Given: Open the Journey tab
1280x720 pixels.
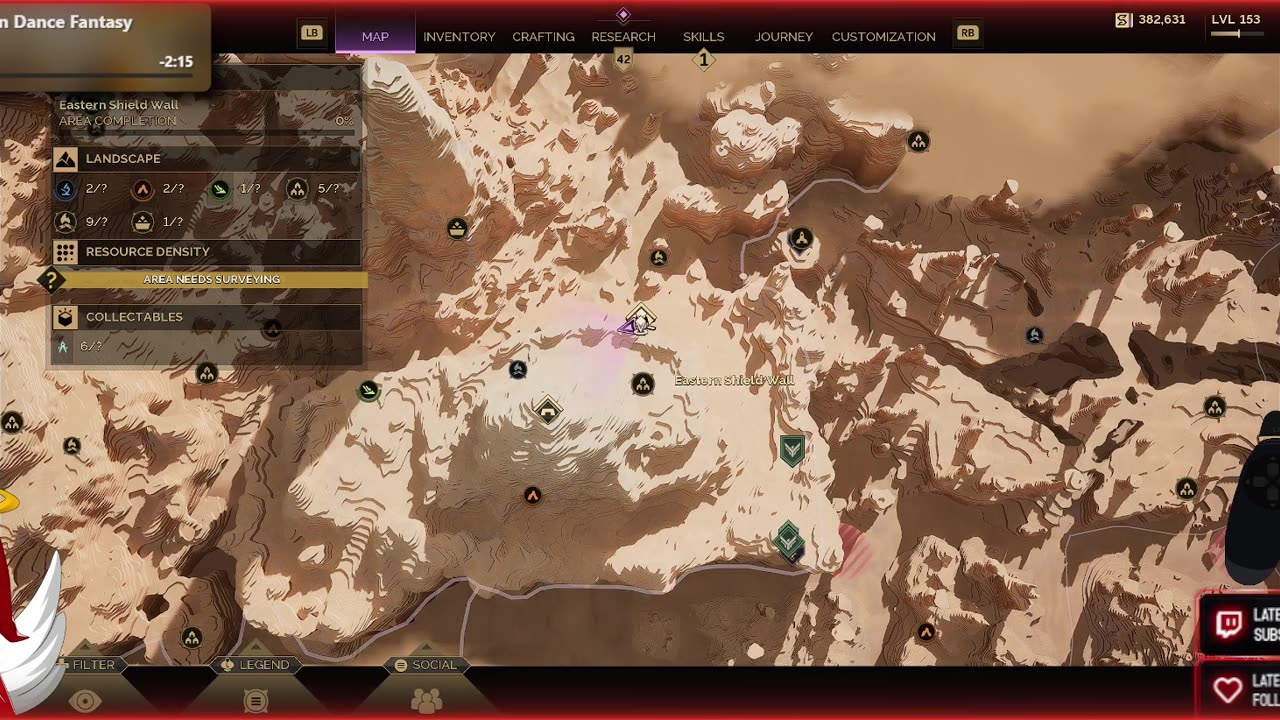Looking at the screenshot, I should [x=783, y=37].
